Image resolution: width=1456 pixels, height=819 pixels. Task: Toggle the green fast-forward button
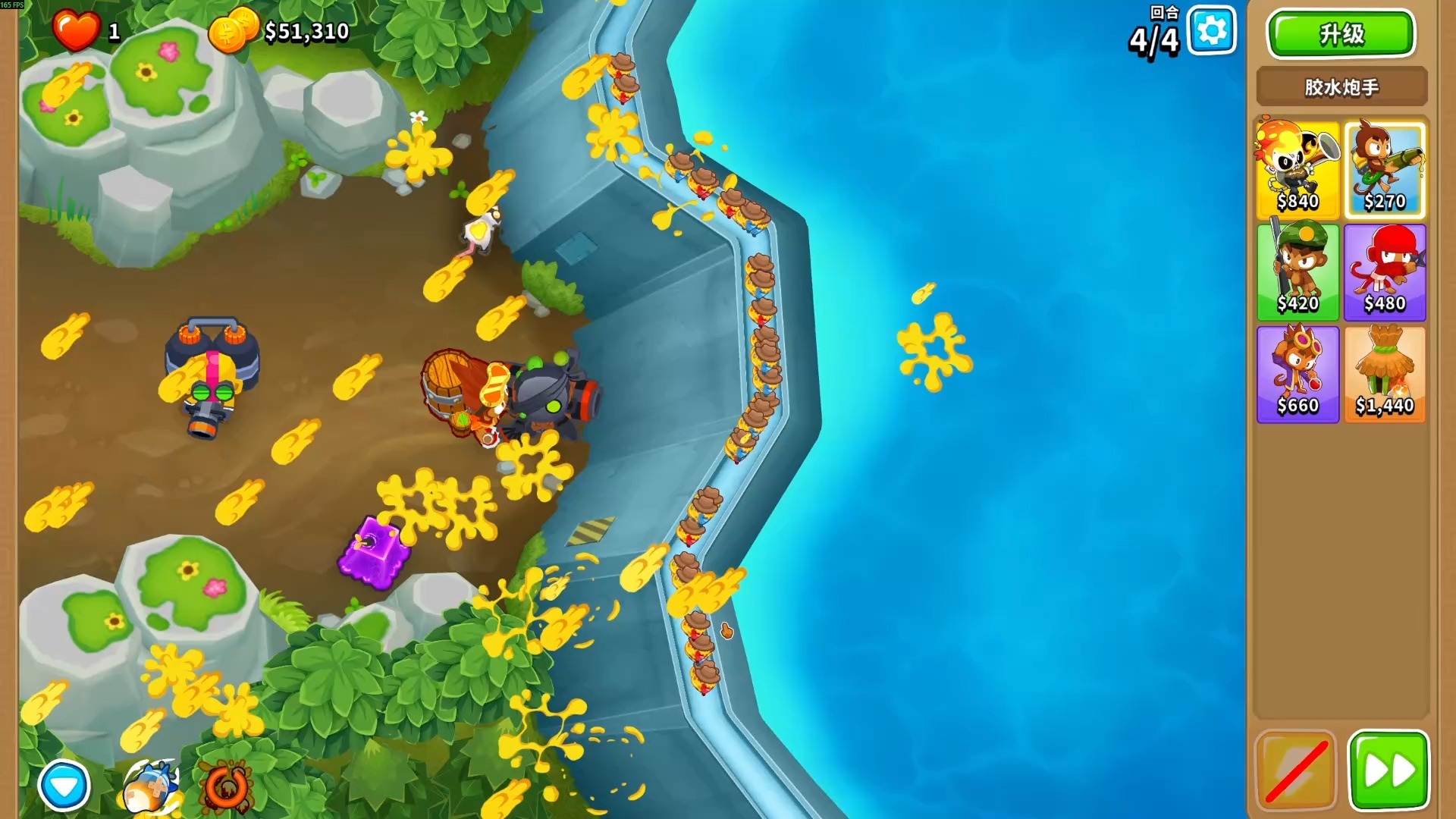(x=1388, y=771)
